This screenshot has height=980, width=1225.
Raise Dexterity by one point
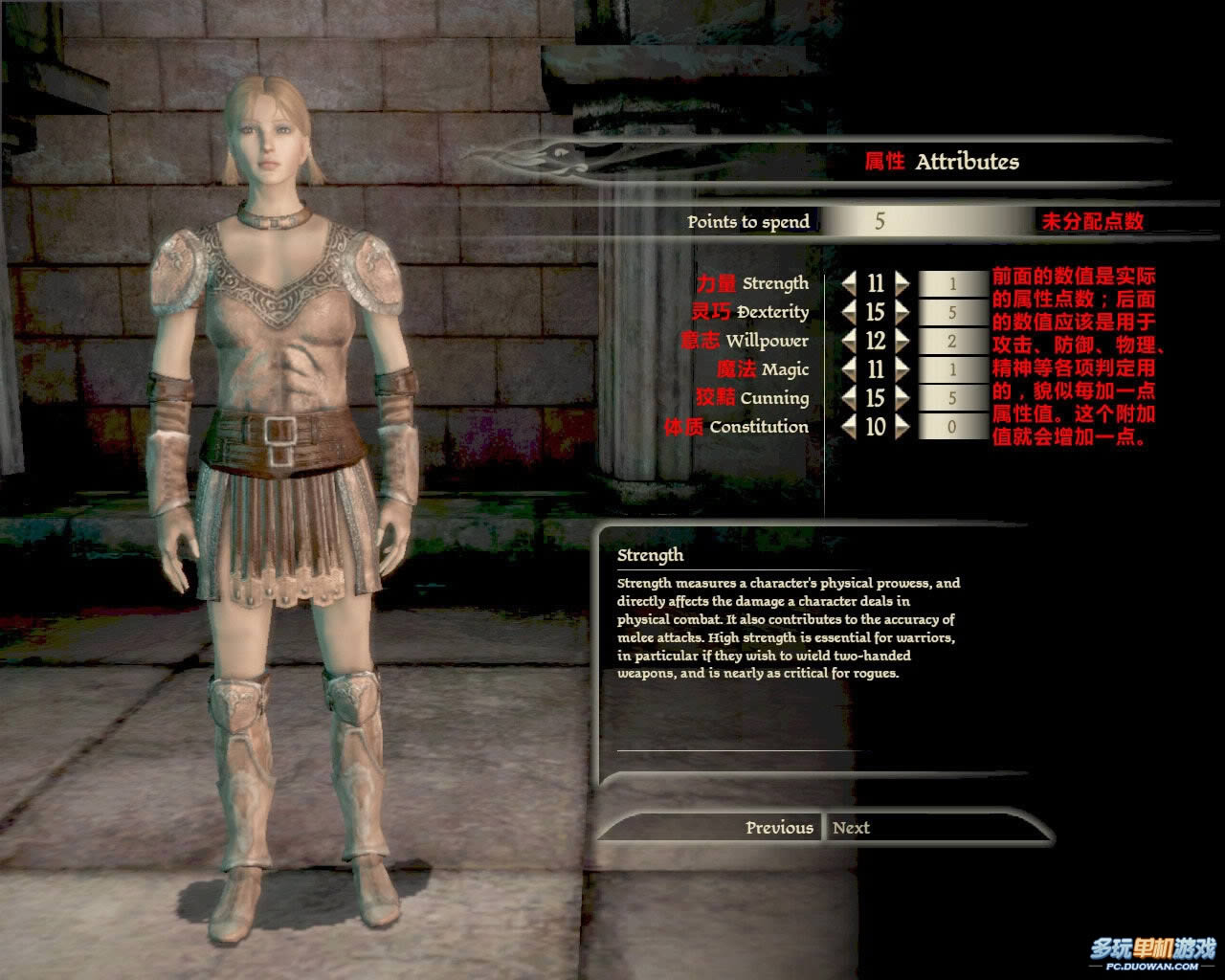coord(902,312)
